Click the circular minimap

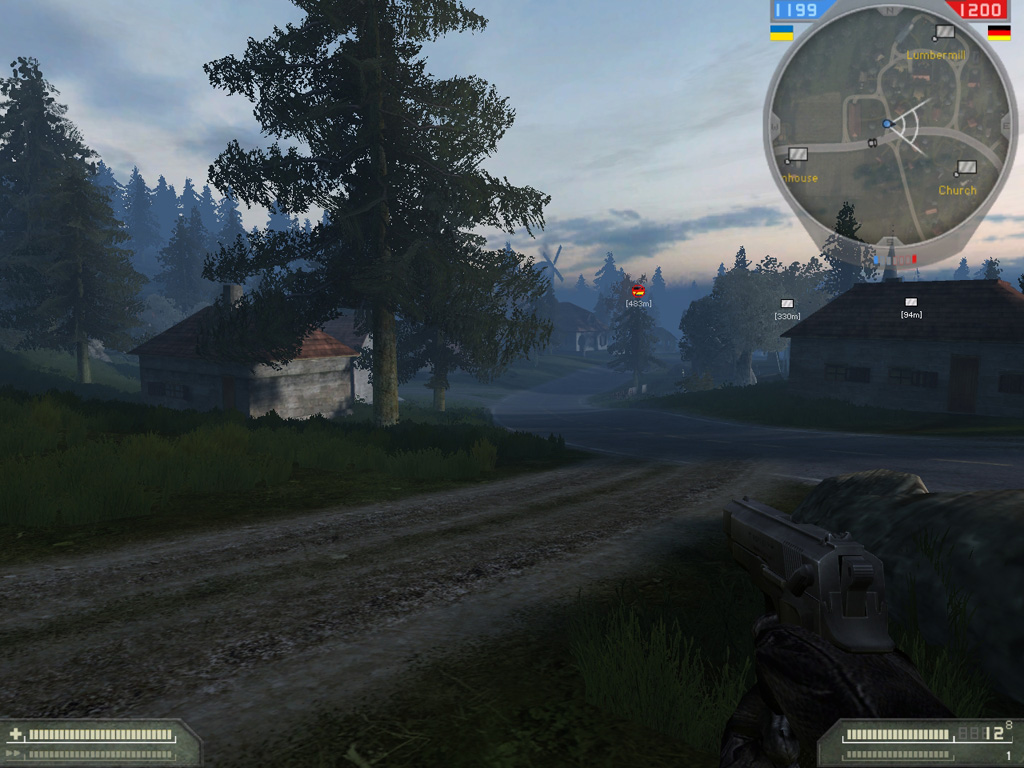click(890, 125)
